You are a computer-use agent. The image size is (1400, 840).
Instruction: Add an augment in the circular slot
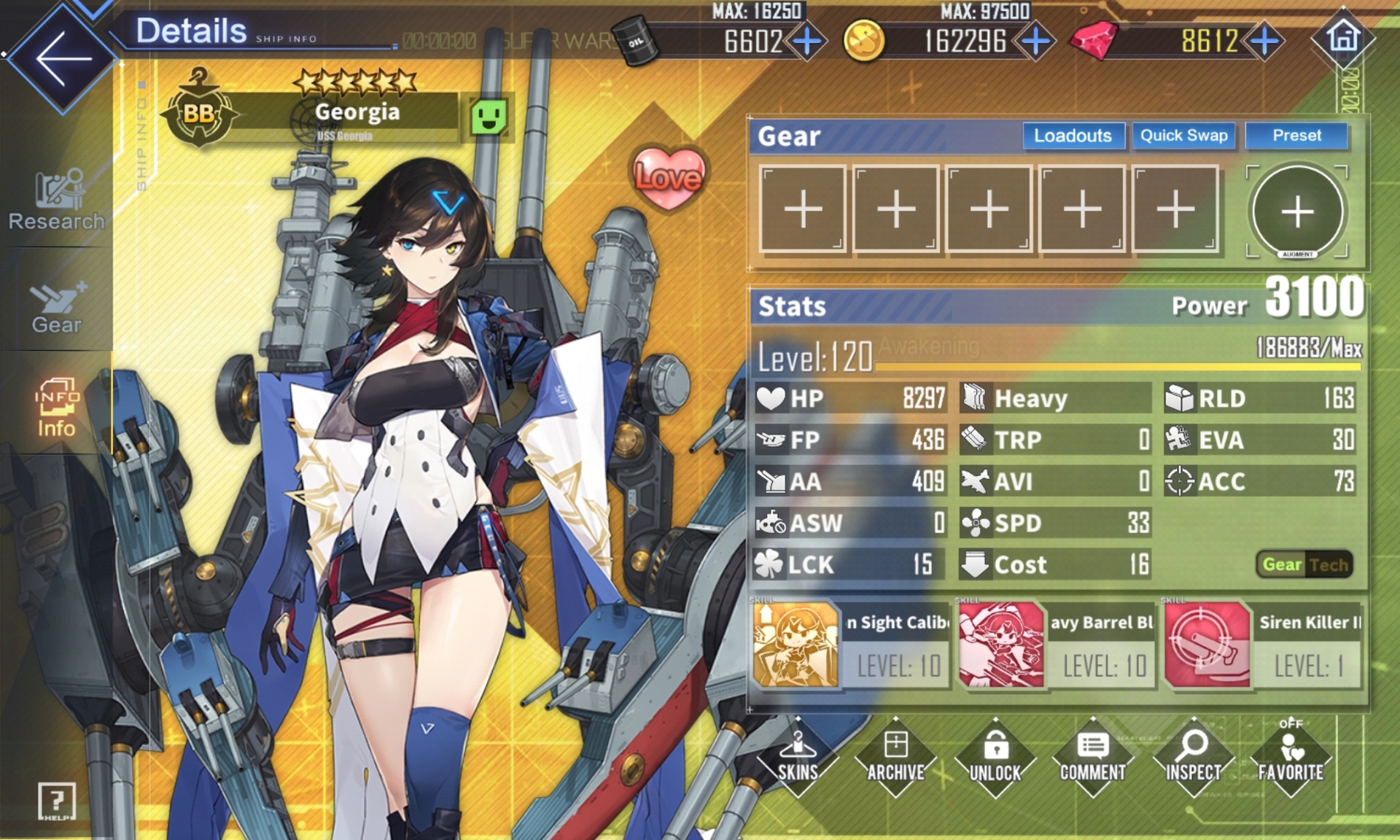tap(1297, 211)
